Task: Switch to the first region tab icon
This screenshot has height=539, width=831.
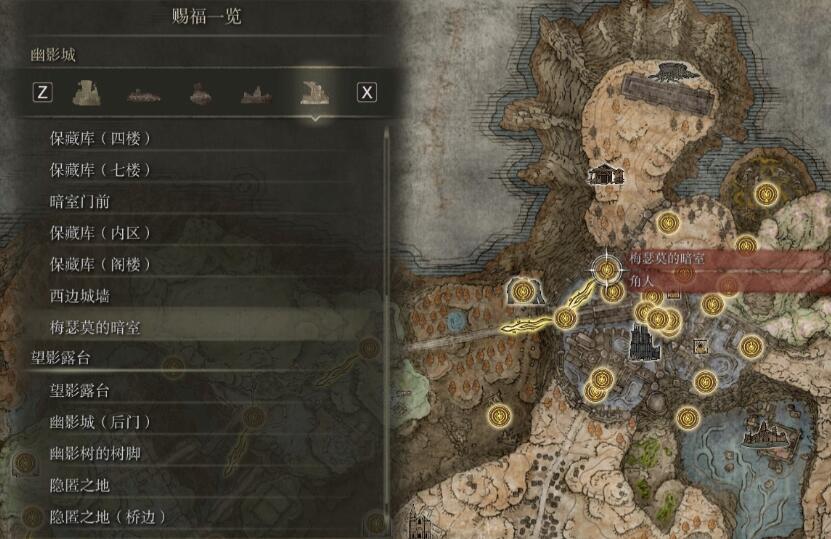Action: (88, 93)
